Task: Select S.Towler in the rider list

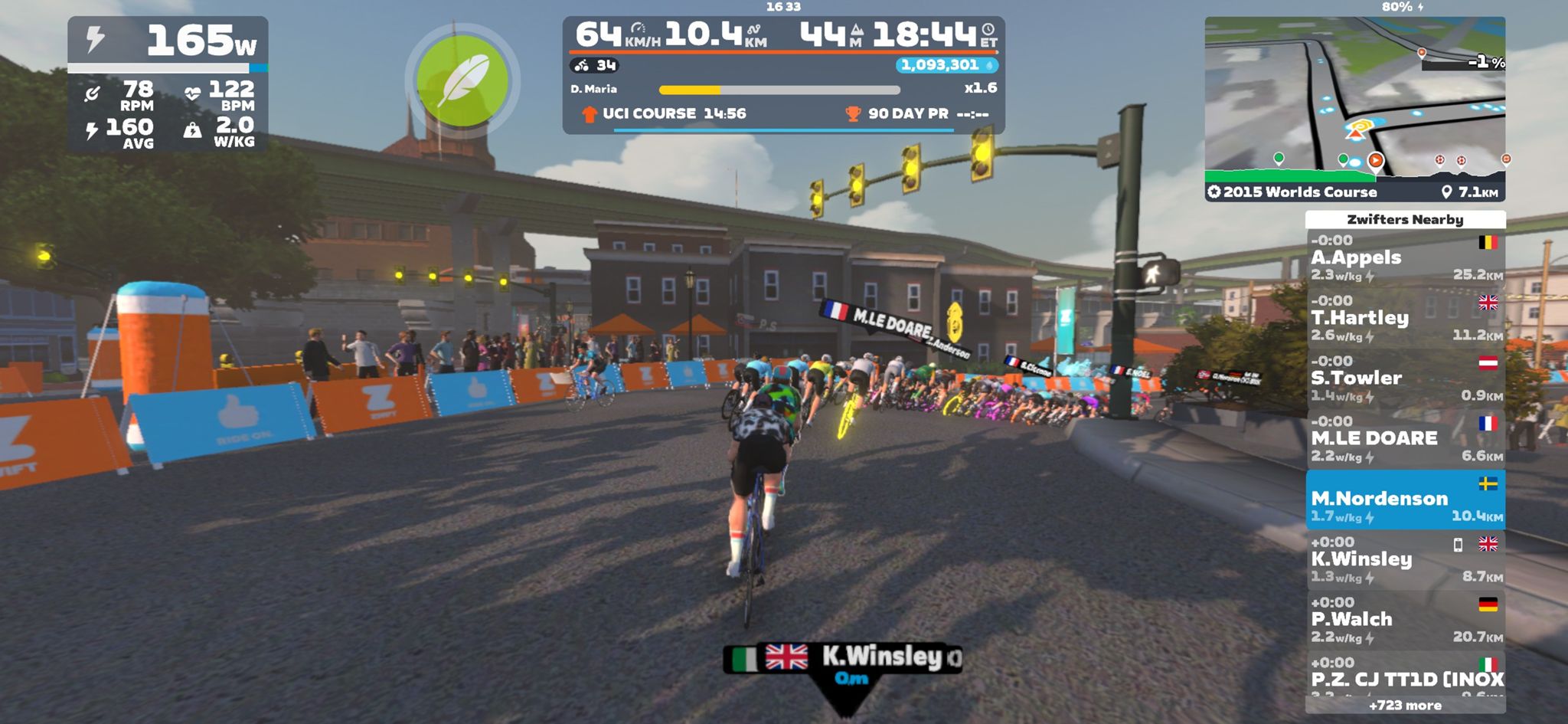Action: (x=1405, y=379)
